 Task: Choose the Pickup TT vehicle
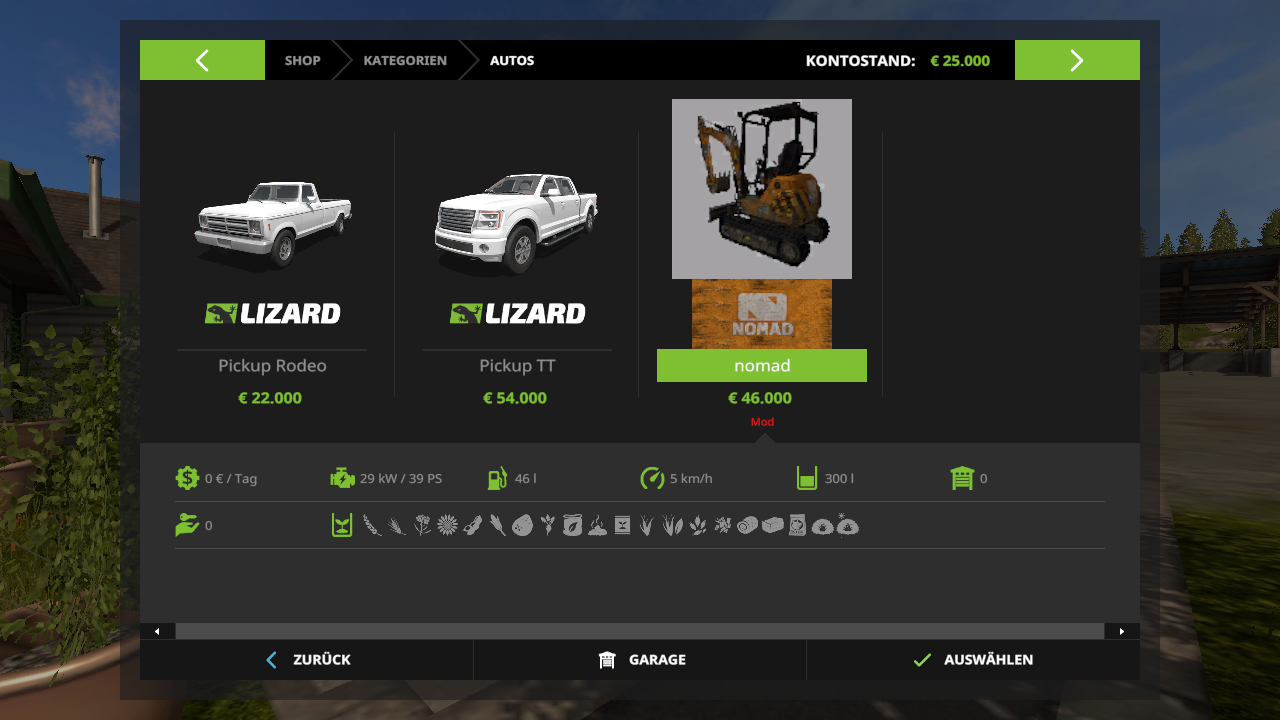[x=516, y=270]
